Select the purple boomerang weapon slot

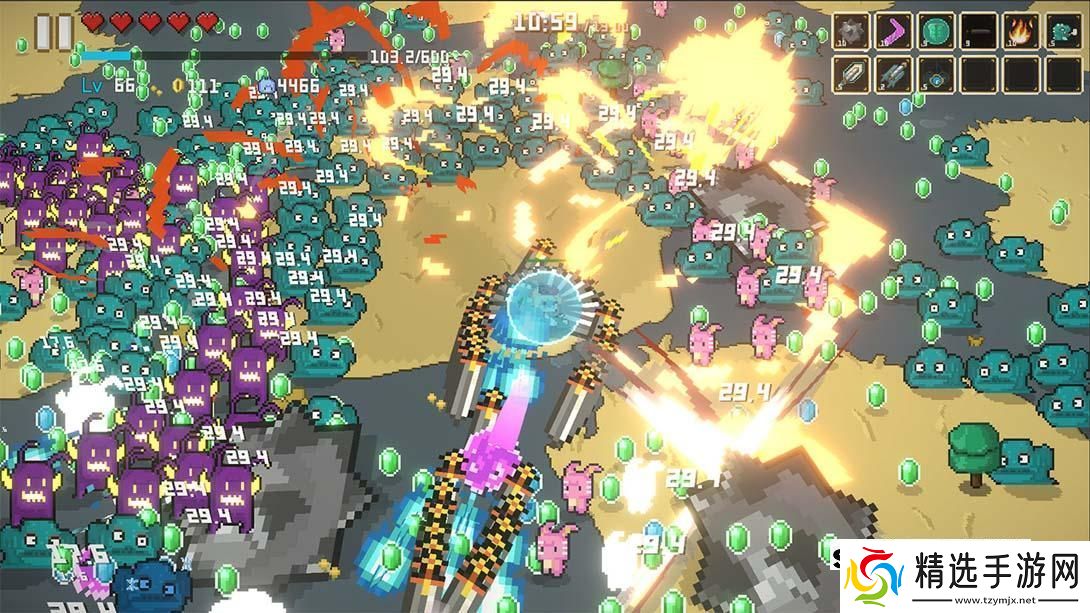coord(894,31)
